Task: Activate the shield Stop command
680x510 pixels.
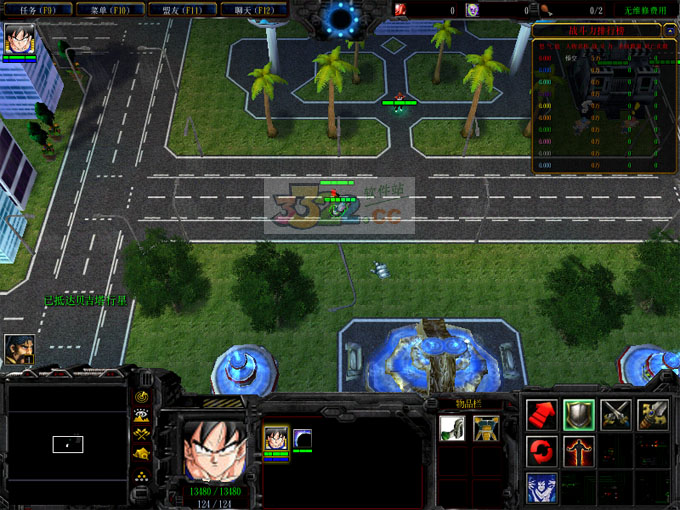Action: point(579,415)
